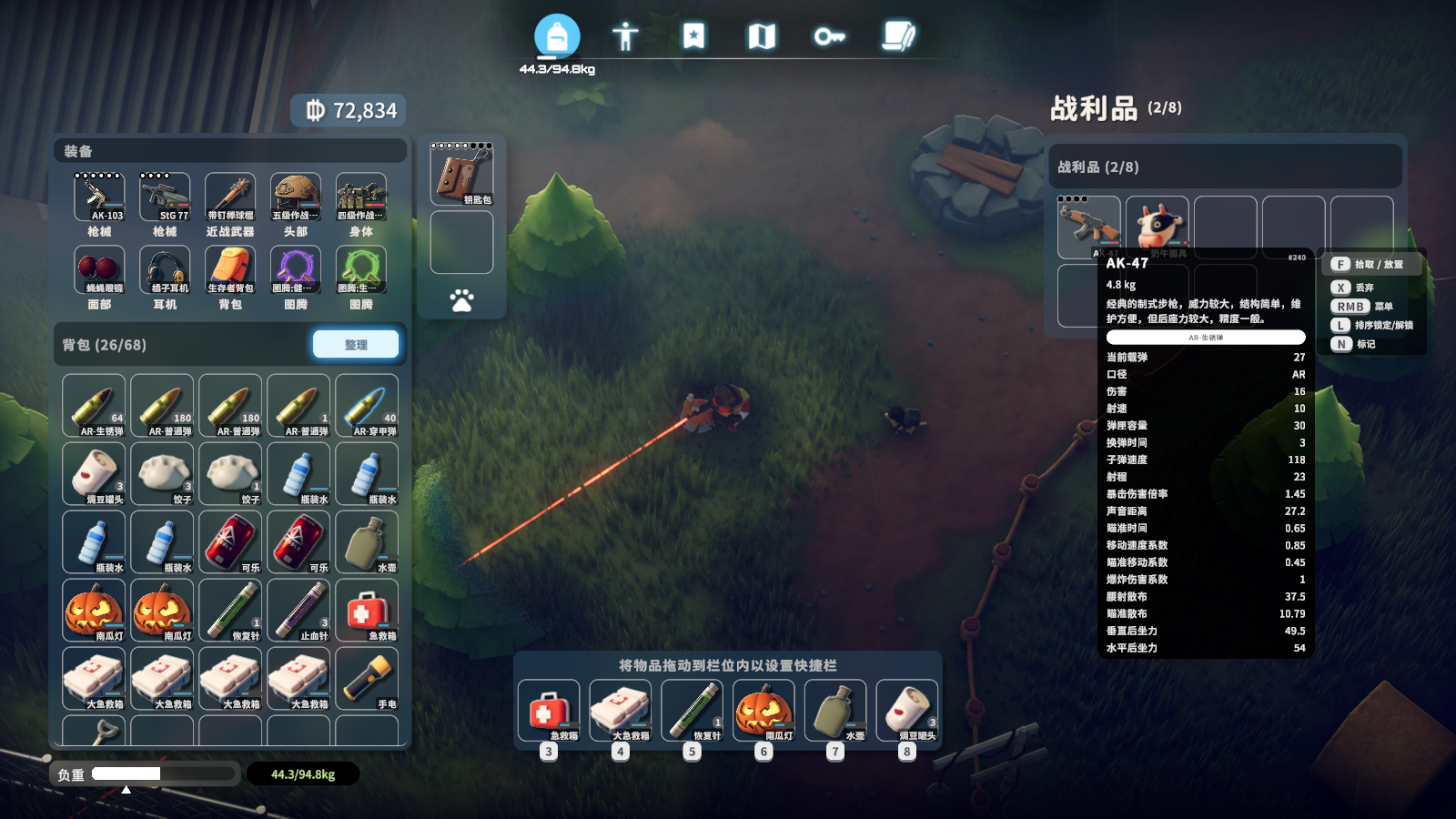Select the 生存者背包 backpack slot
Image resolution: width=1456 pixels, height=819 pixels.
tap(230, 269)
